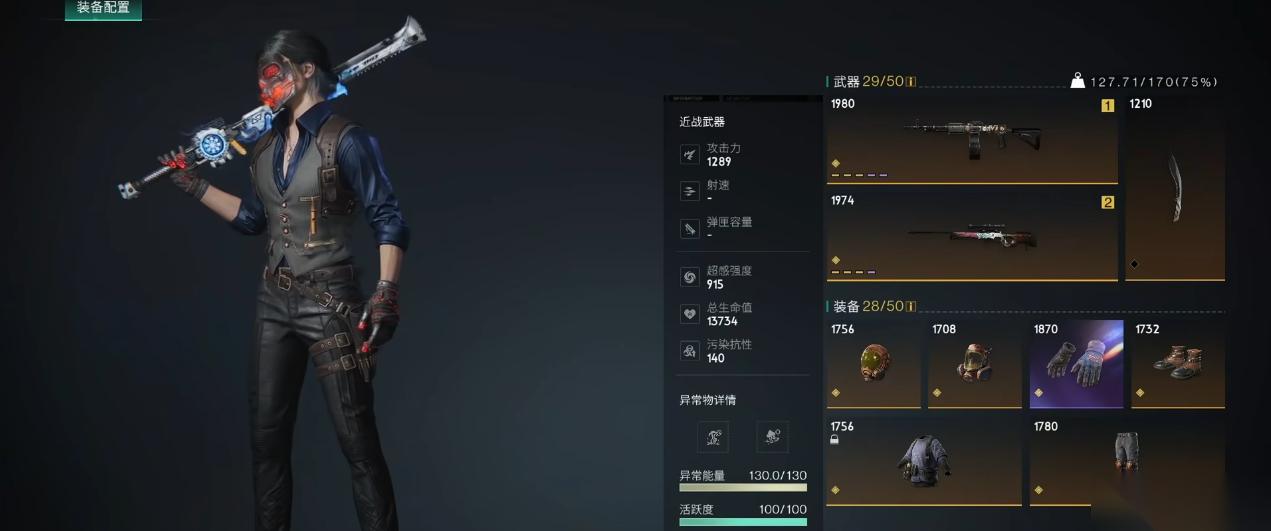The width and height of the screenshot is (1271, 531).
Task: Open the info icon beside 武器 29/50
Action: pos(911,82)
